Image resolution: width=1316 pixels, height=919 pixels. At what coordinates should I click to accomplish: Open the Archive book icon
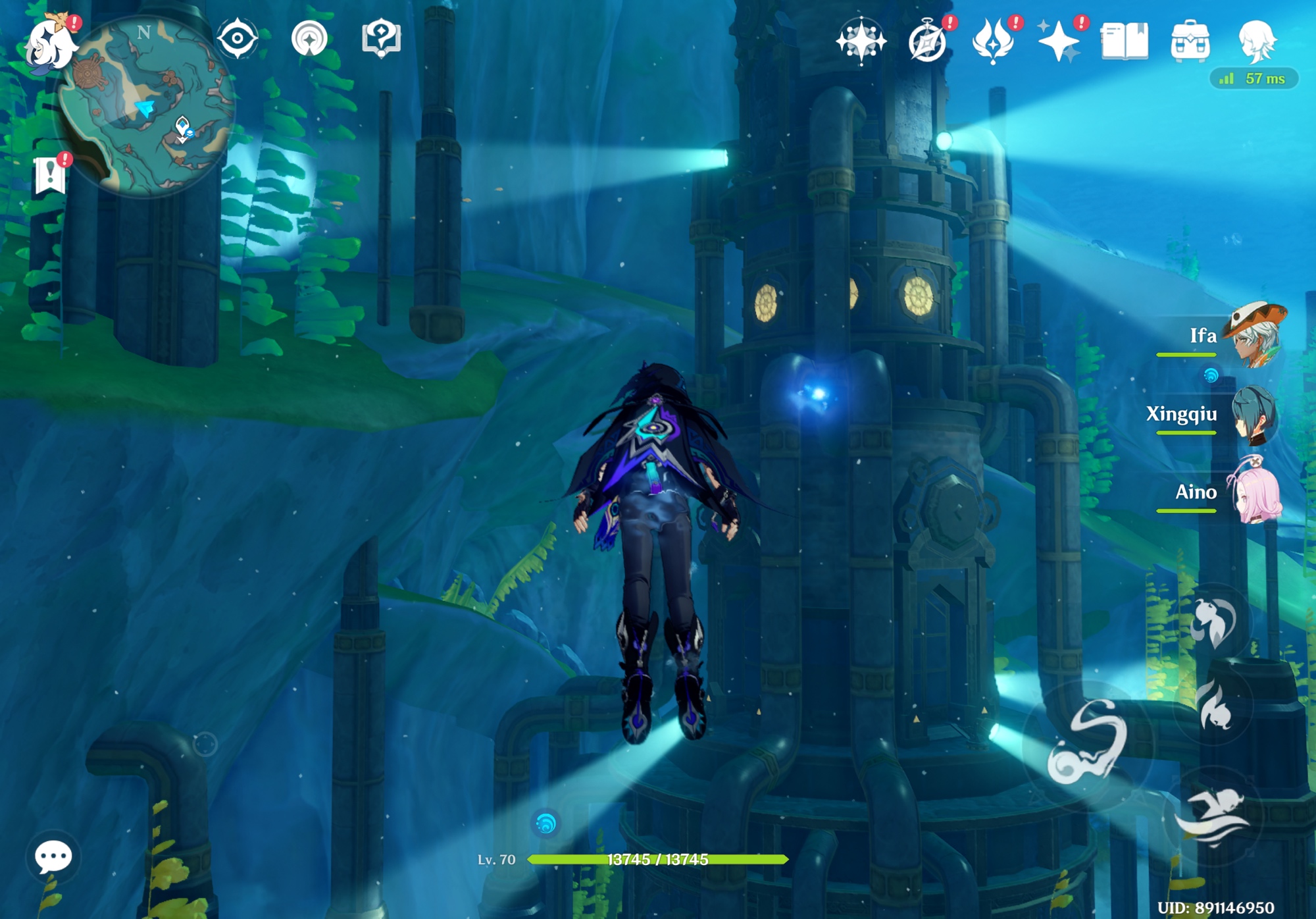pyautogui.click(x=1125, y=41)
